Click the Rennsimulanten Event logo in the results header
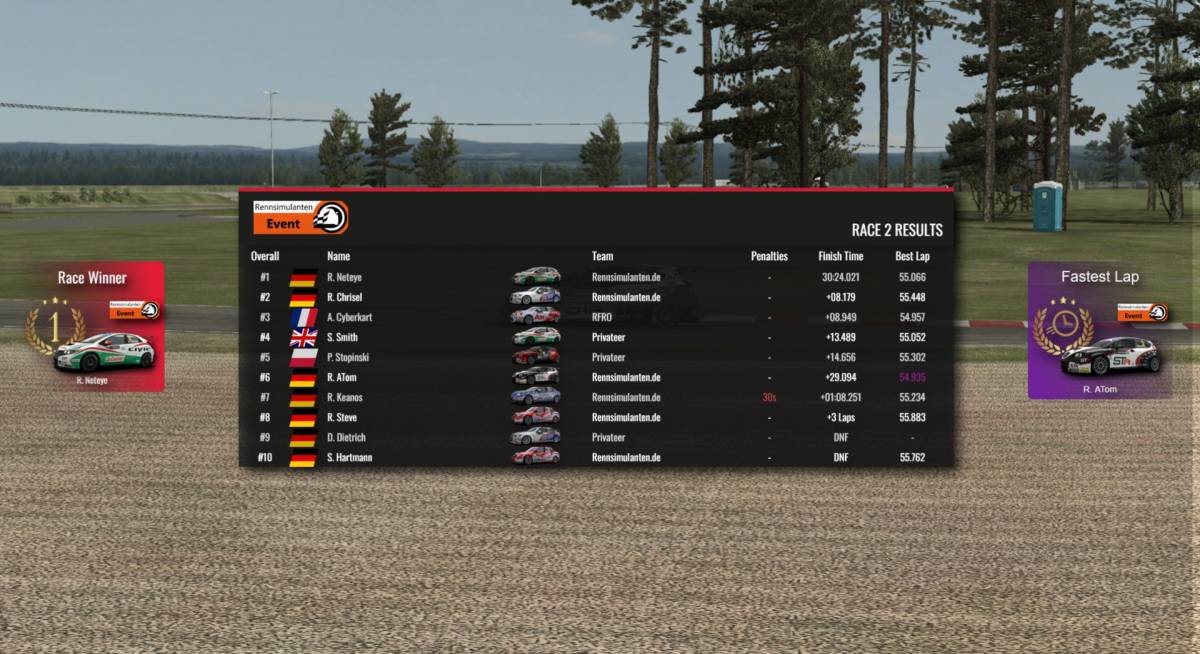The height and width of the screenshot is (654, 1200). (x=301, y=217)
